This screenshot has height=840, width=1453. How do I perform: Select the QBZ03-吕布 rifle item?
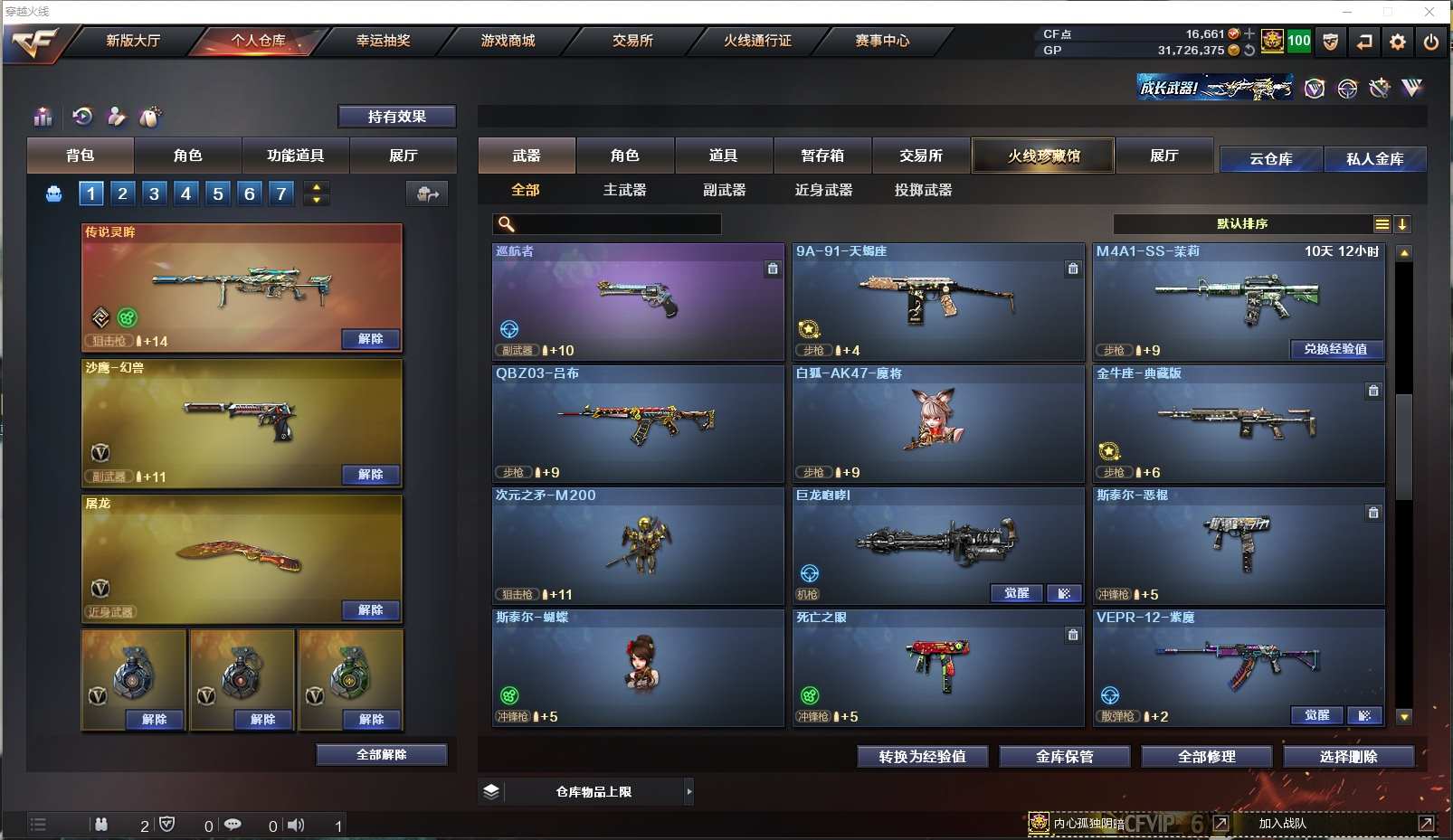(x=637, y=423)
